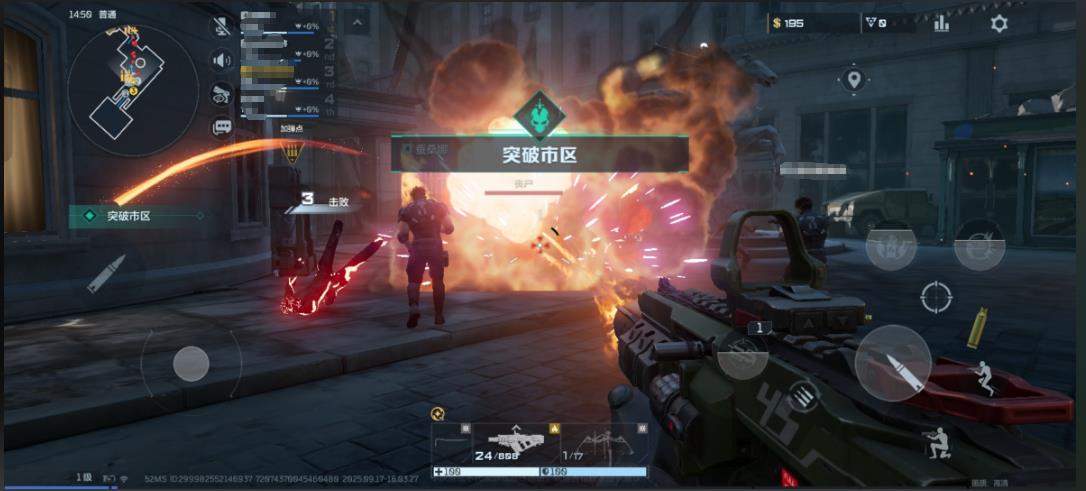The width and height of the screenshot is (1086, 491).
Task: Select the 突破市区 objective tracker
Action: [136, 215]
